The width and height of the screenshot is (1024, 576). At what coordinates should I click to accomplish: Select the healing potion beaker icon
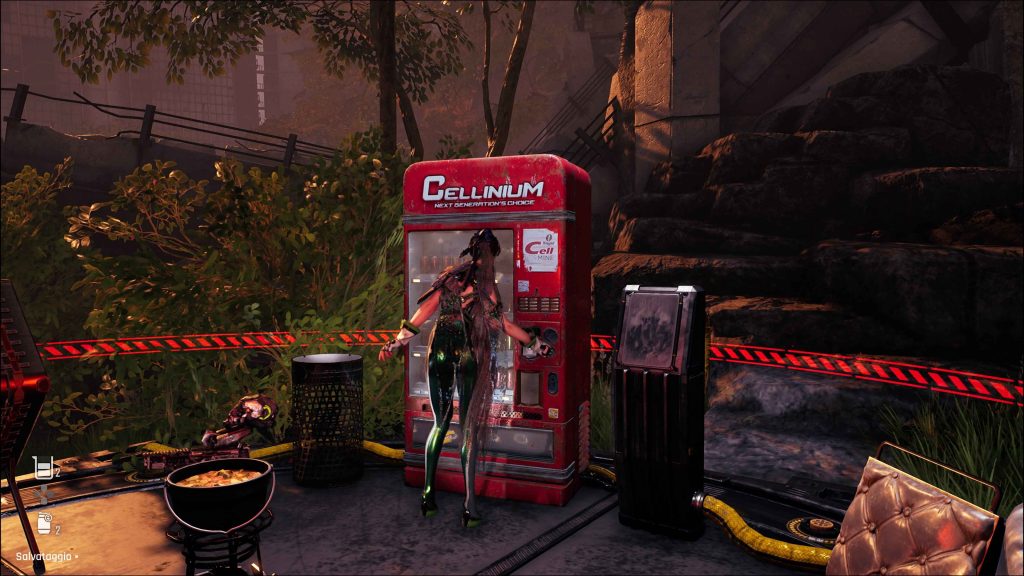point(41,466)
